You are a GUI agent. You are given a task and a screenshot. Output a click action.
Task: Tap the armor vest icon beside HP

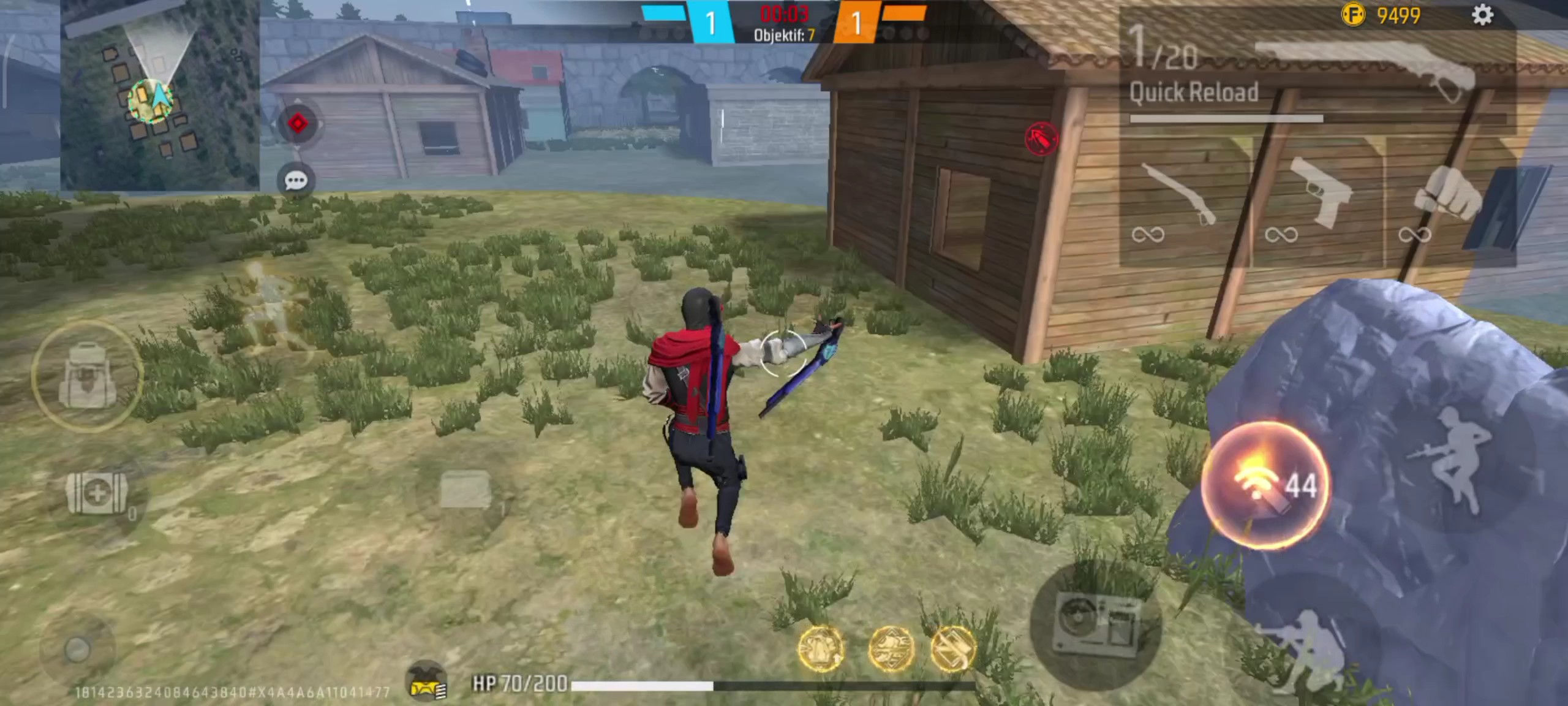point(427,682)
